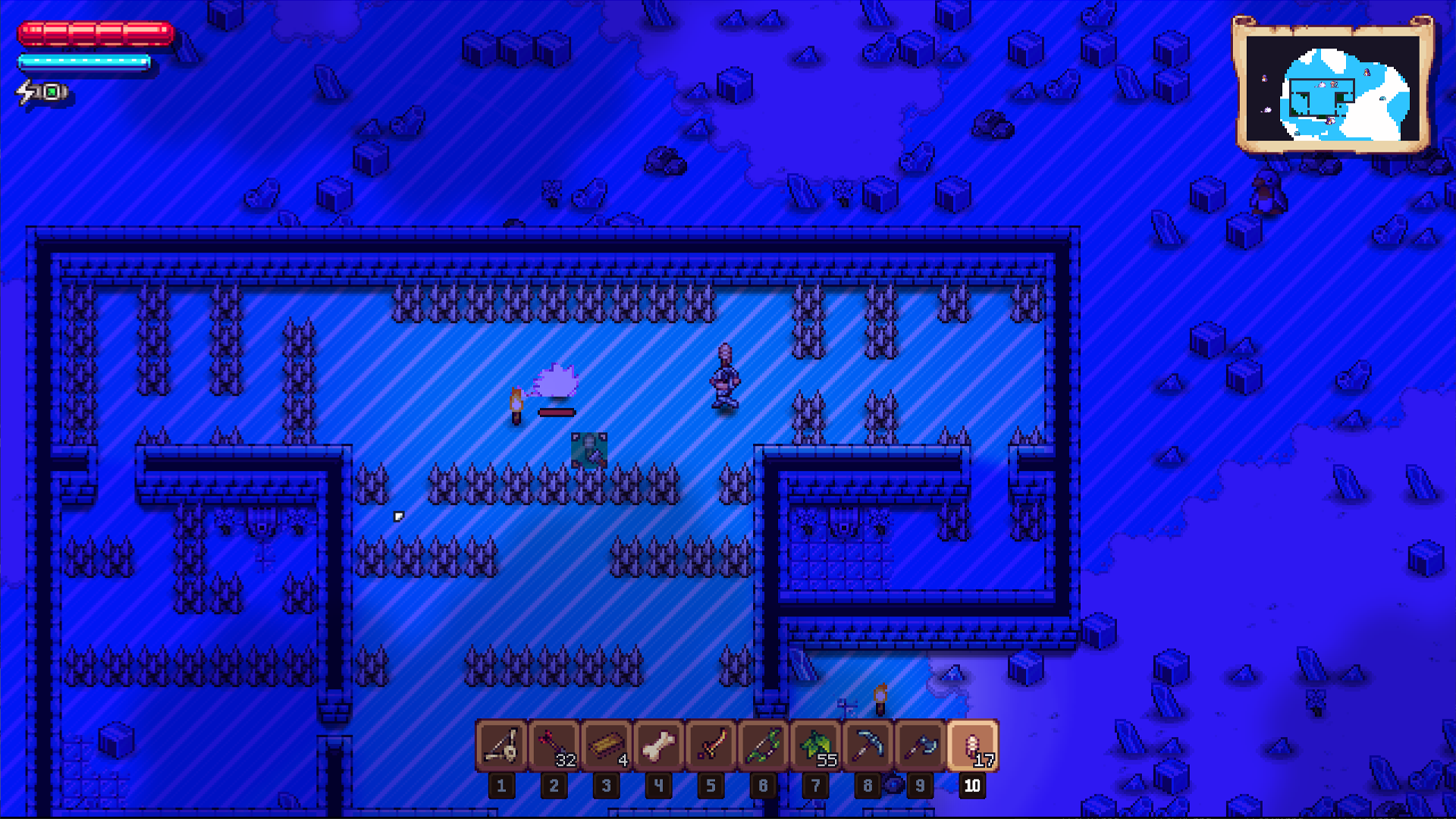
Task: Select the green leaf item in slot 7
Action: pyautogui.click(x=816, y=747)
